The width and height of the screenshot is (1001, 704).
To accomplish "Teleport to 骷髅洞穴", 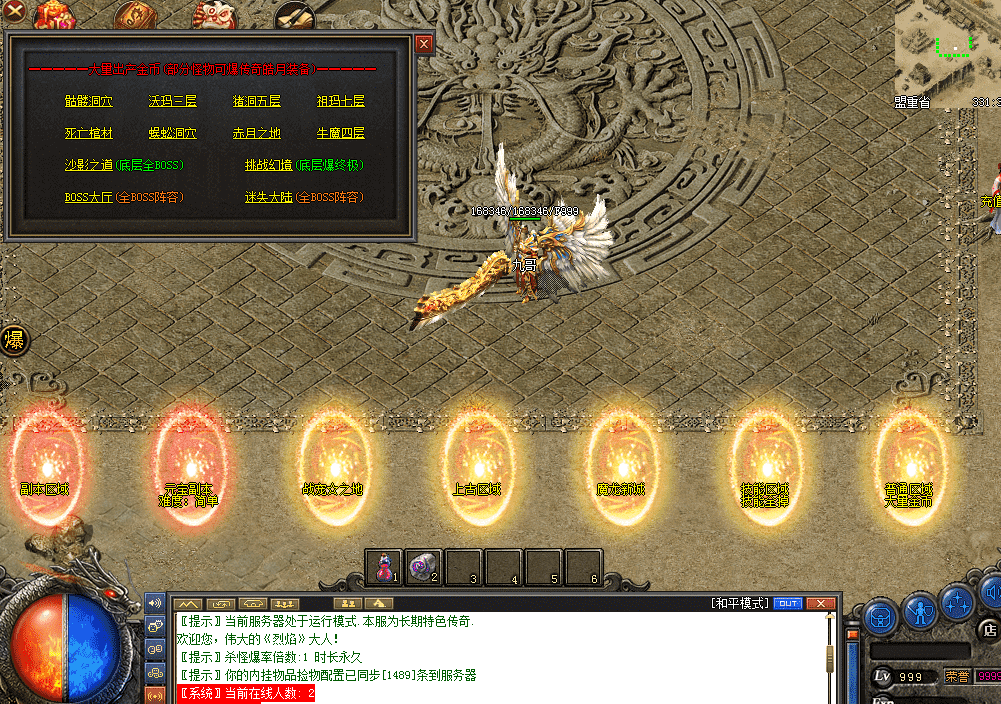I will pos(88,101).
